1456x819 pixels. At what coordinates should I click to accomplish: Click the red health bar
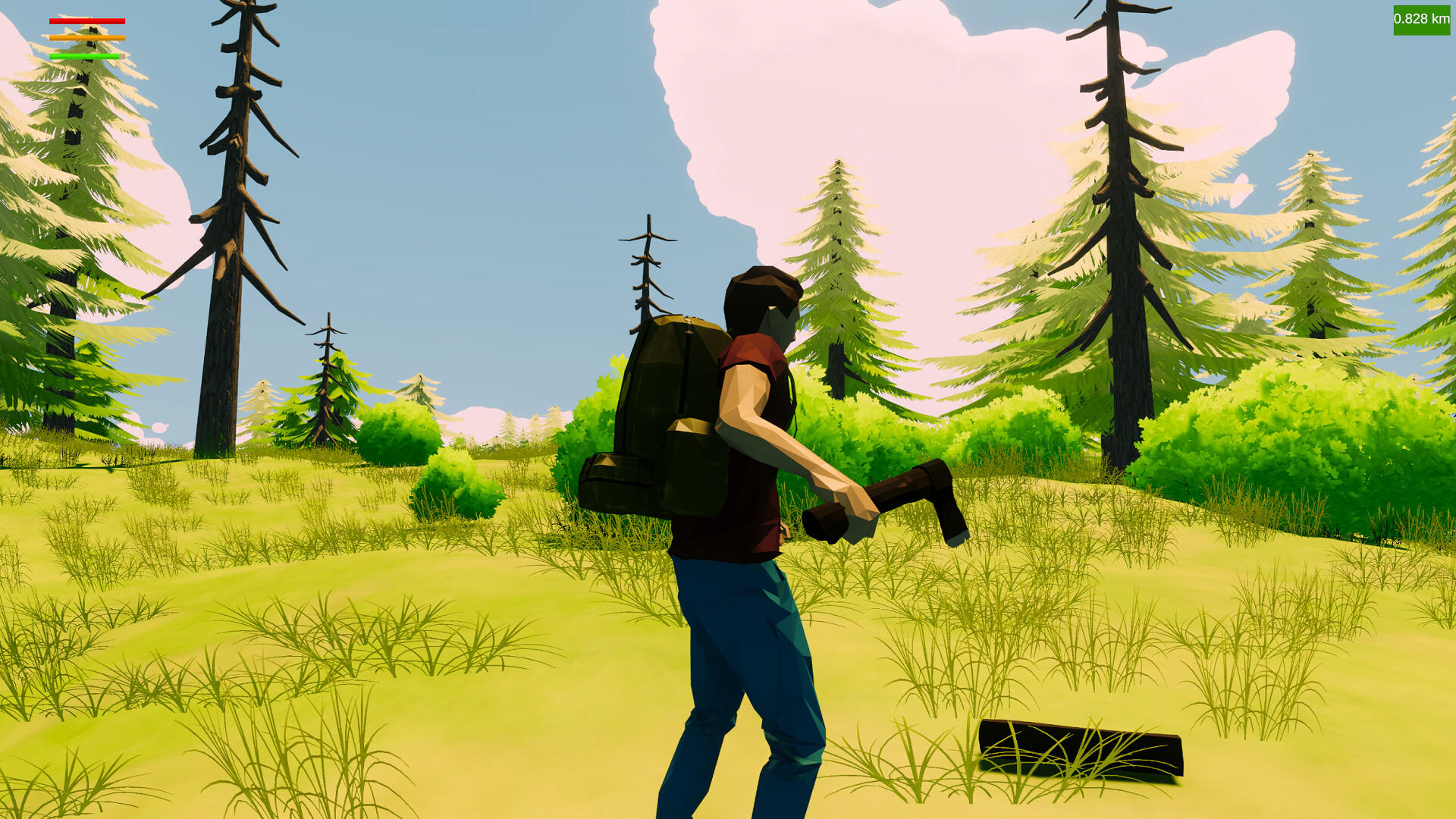[86, 20]
